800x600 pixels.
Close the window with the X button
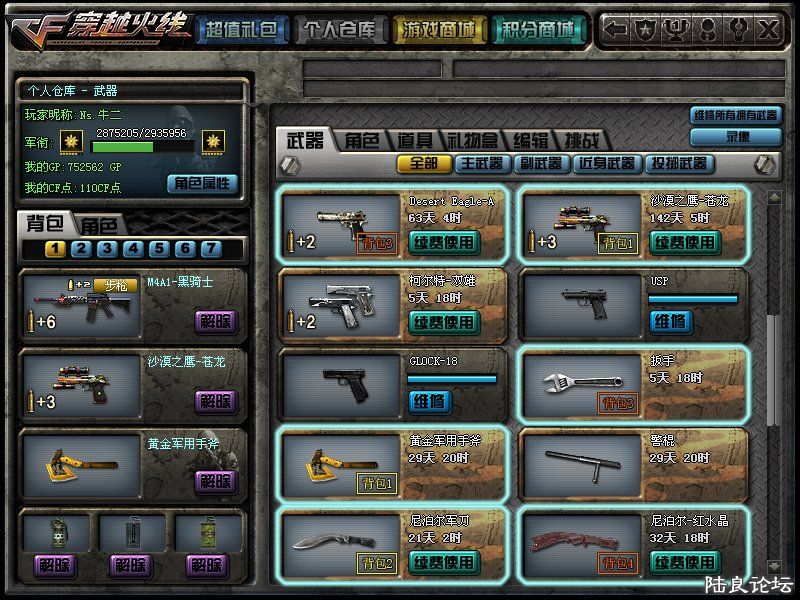(767, 30)
